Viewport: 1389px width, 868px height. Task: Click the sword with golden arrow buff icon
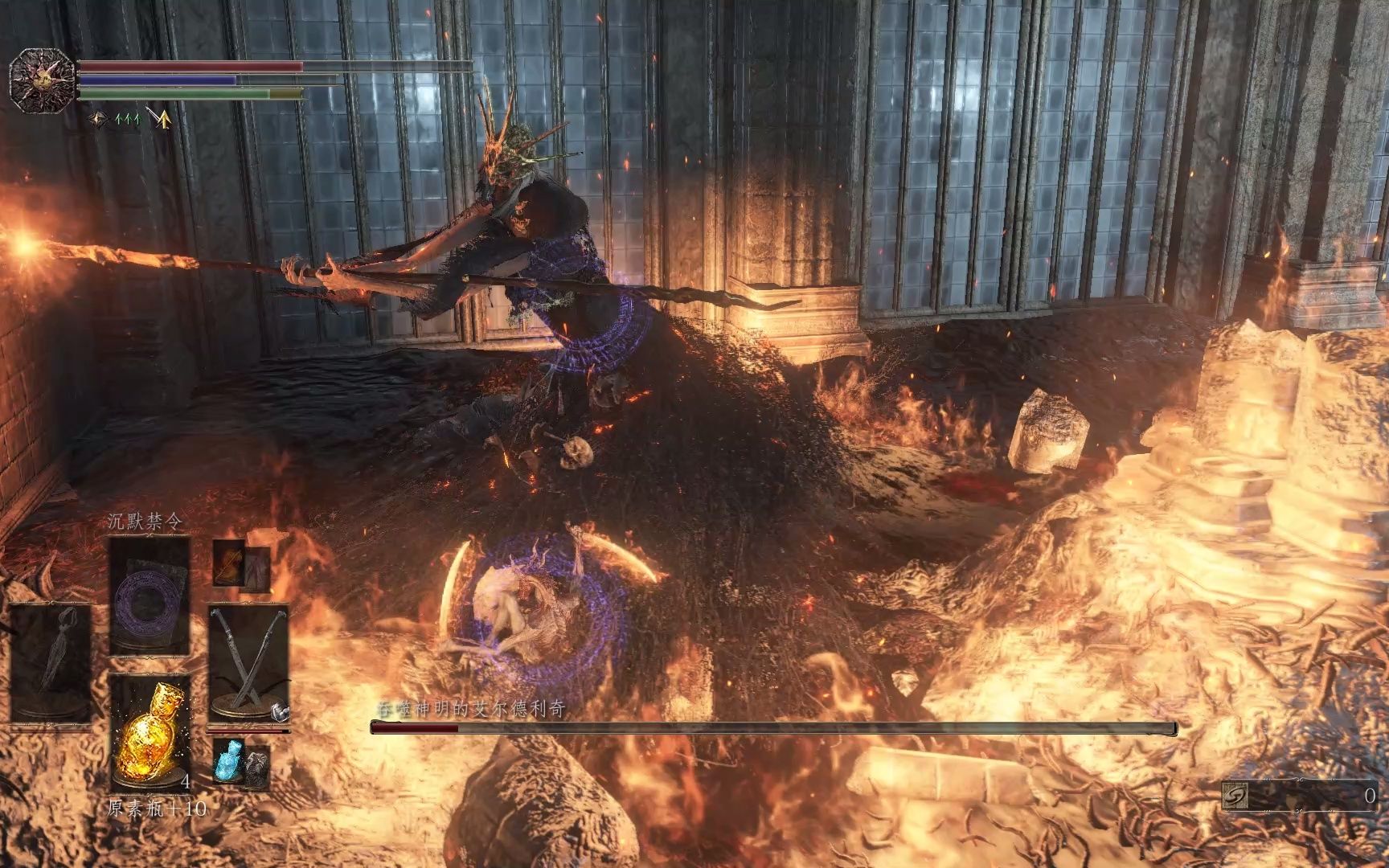162,120
